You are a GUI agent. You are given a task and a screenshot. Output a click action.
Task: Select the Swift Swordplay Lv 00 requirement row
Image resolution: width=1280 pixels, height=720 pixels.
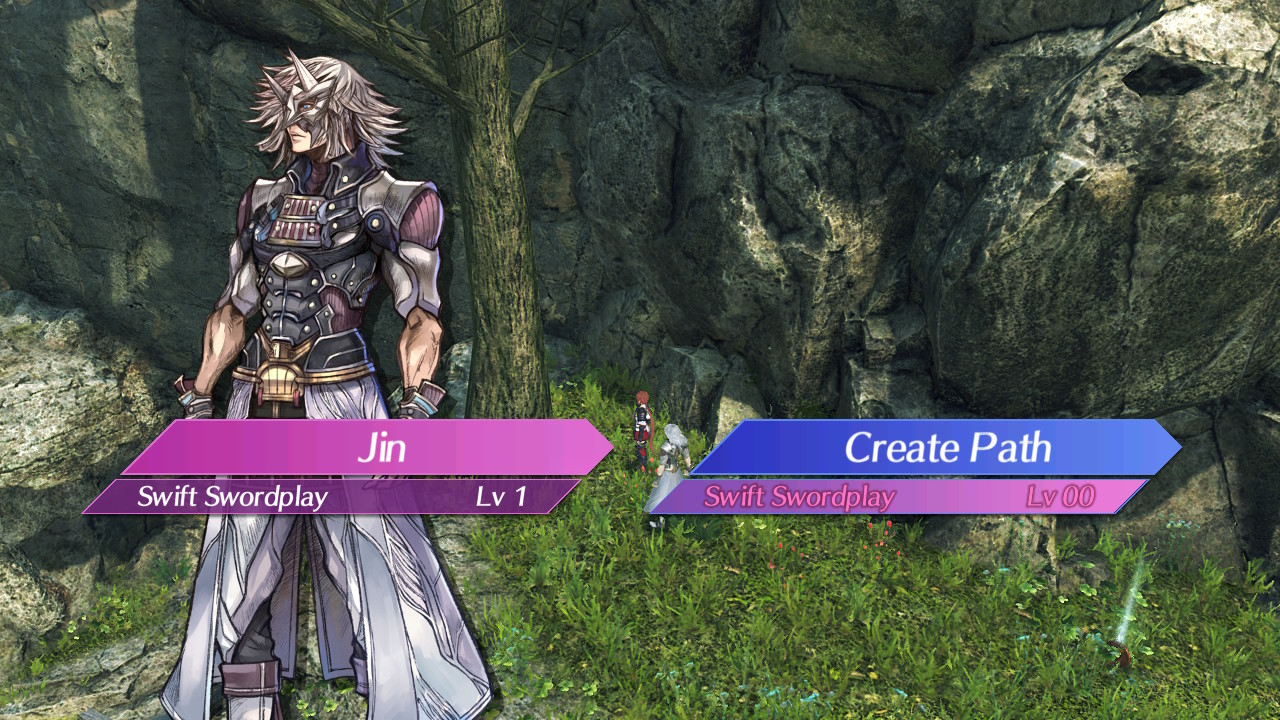tap(898, 497)
